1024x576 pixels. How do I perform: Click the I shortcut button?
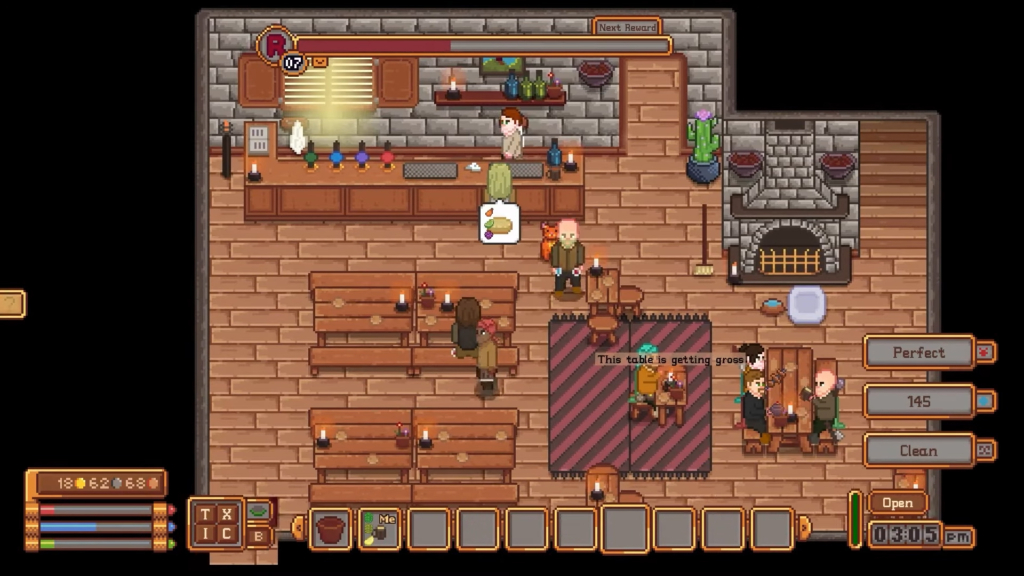pyautogui.click(x=206, y=534)
